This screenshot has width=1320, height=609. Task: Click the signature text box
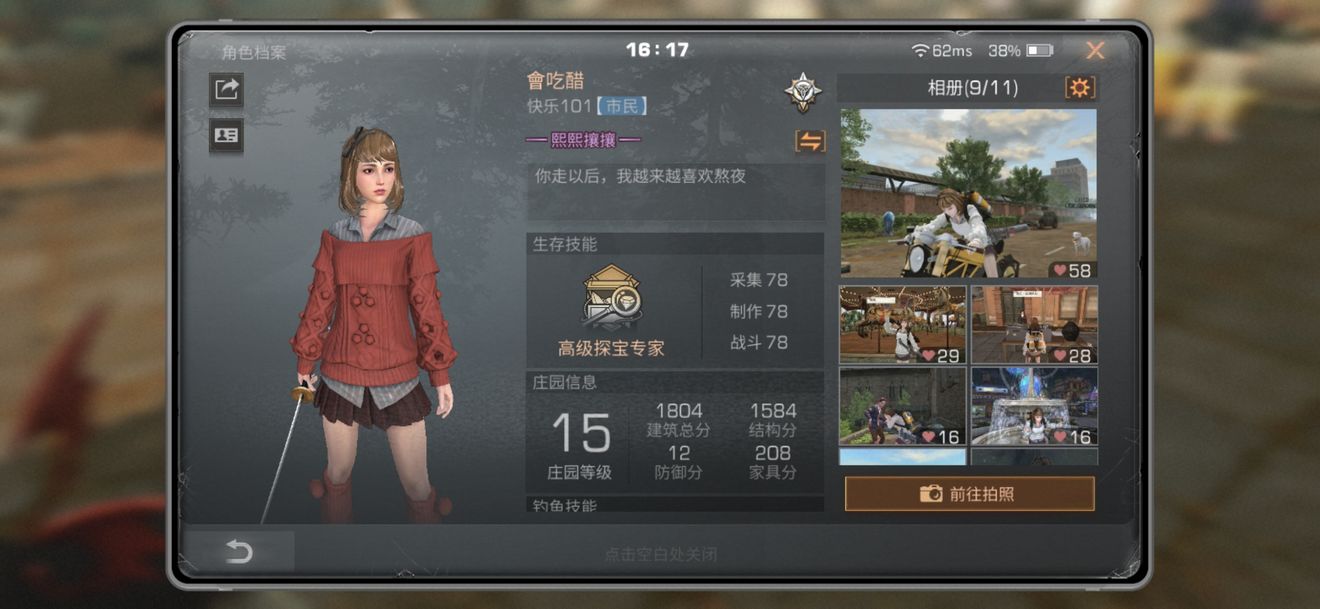[x=675, y=191]
